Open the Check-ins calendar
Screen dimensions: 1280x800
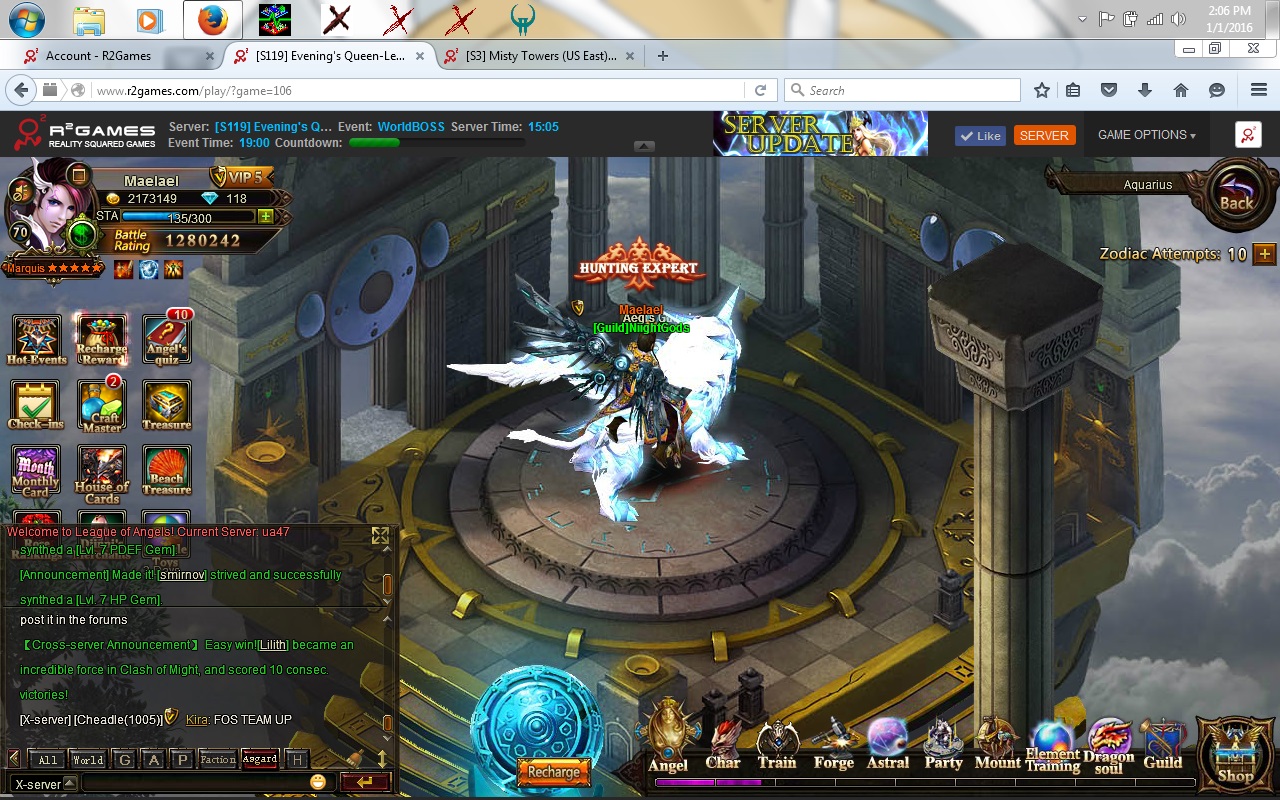click(x=35, y=403)
